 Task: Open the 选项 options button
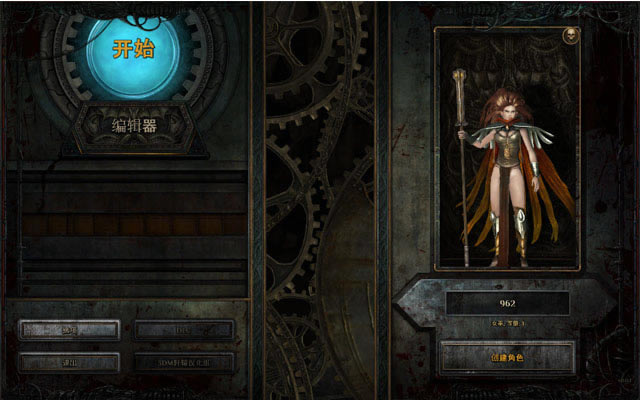pos(70,330)
